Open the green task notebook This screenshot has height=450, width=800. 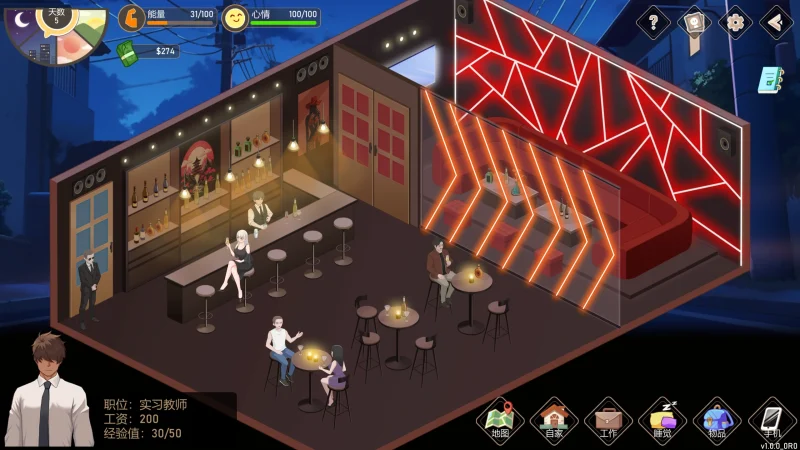coord(770,80)
